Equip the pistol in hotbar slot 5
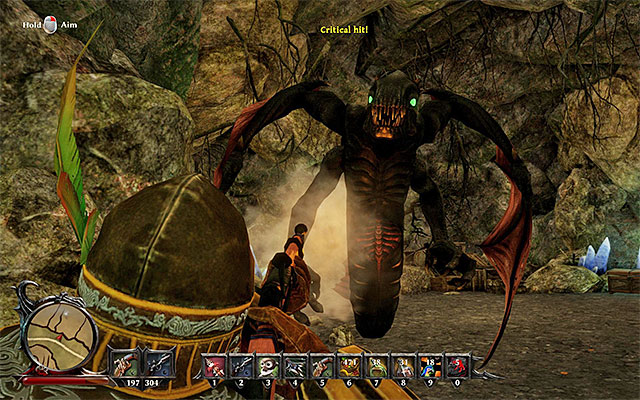The width and height of the screenshot is (640, 400). 322,366
